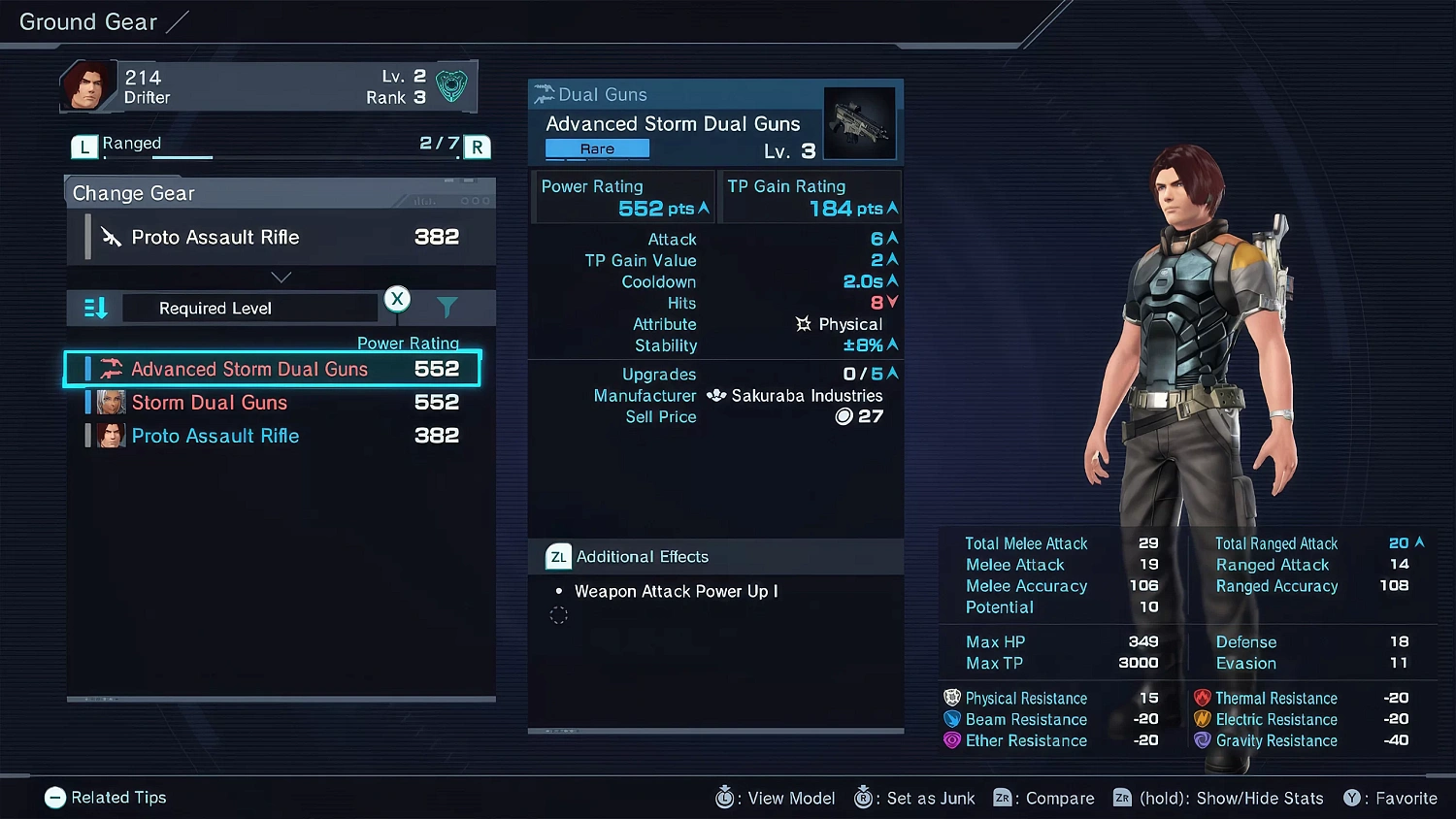
Task: Open the filter funnel icon
Action: [447, 307]
